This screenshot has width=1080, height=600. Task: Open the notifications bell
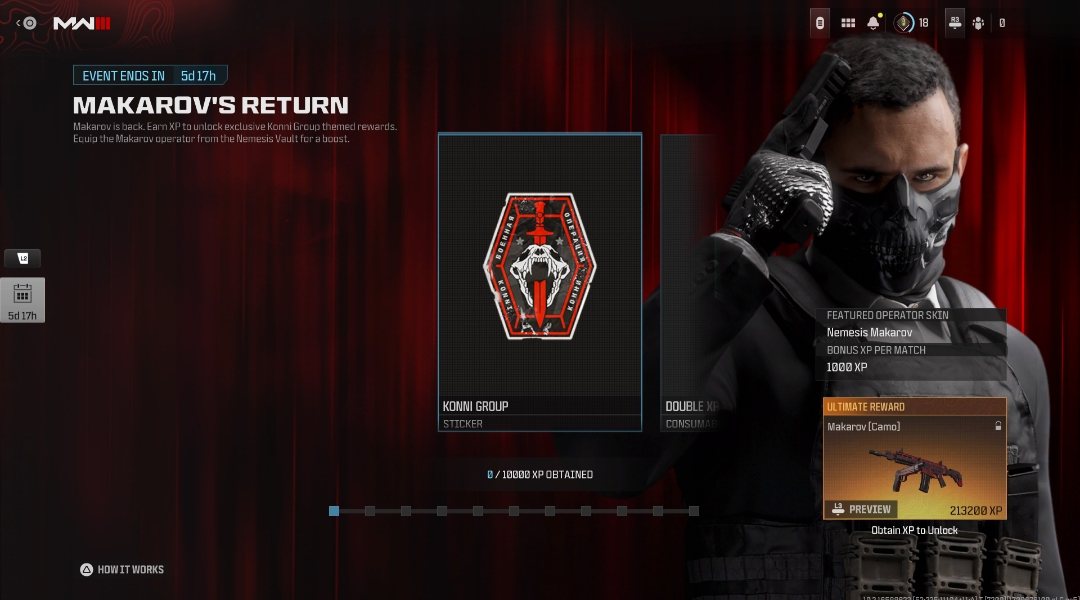(x=874, y=23)
